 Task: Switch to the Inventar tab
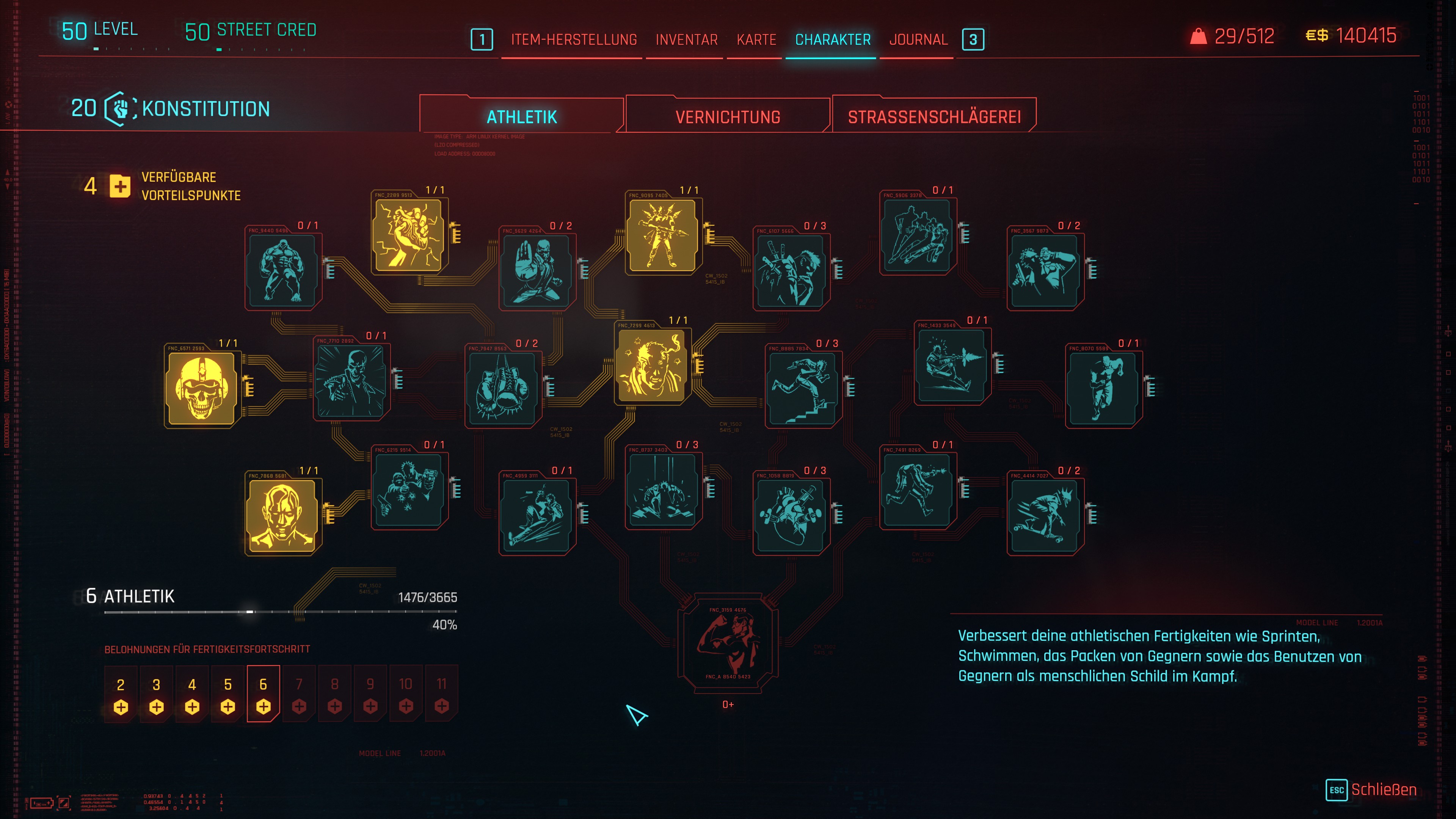tap(686, 39)
